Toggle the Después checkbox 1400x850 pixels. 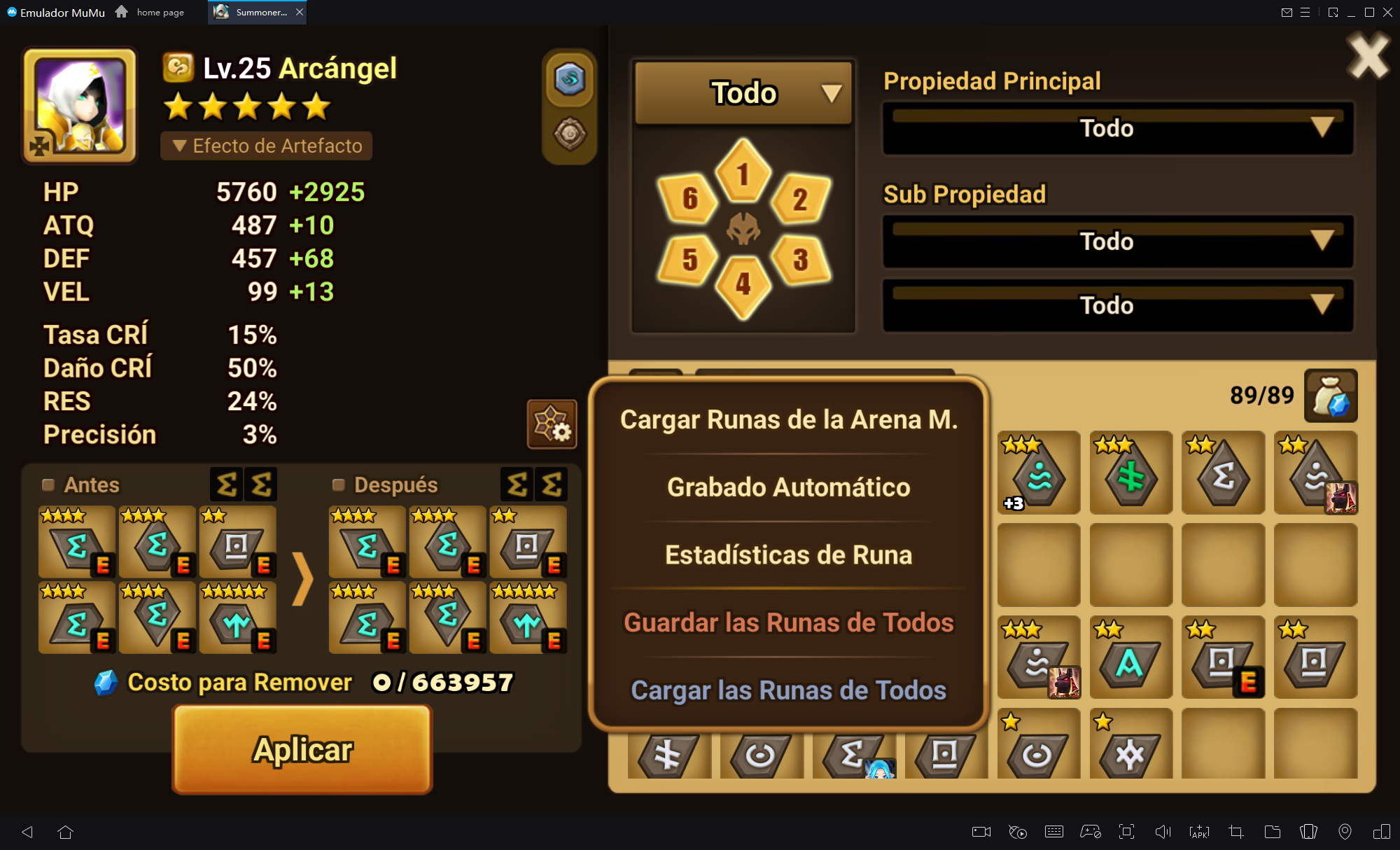tap(339, 485)
